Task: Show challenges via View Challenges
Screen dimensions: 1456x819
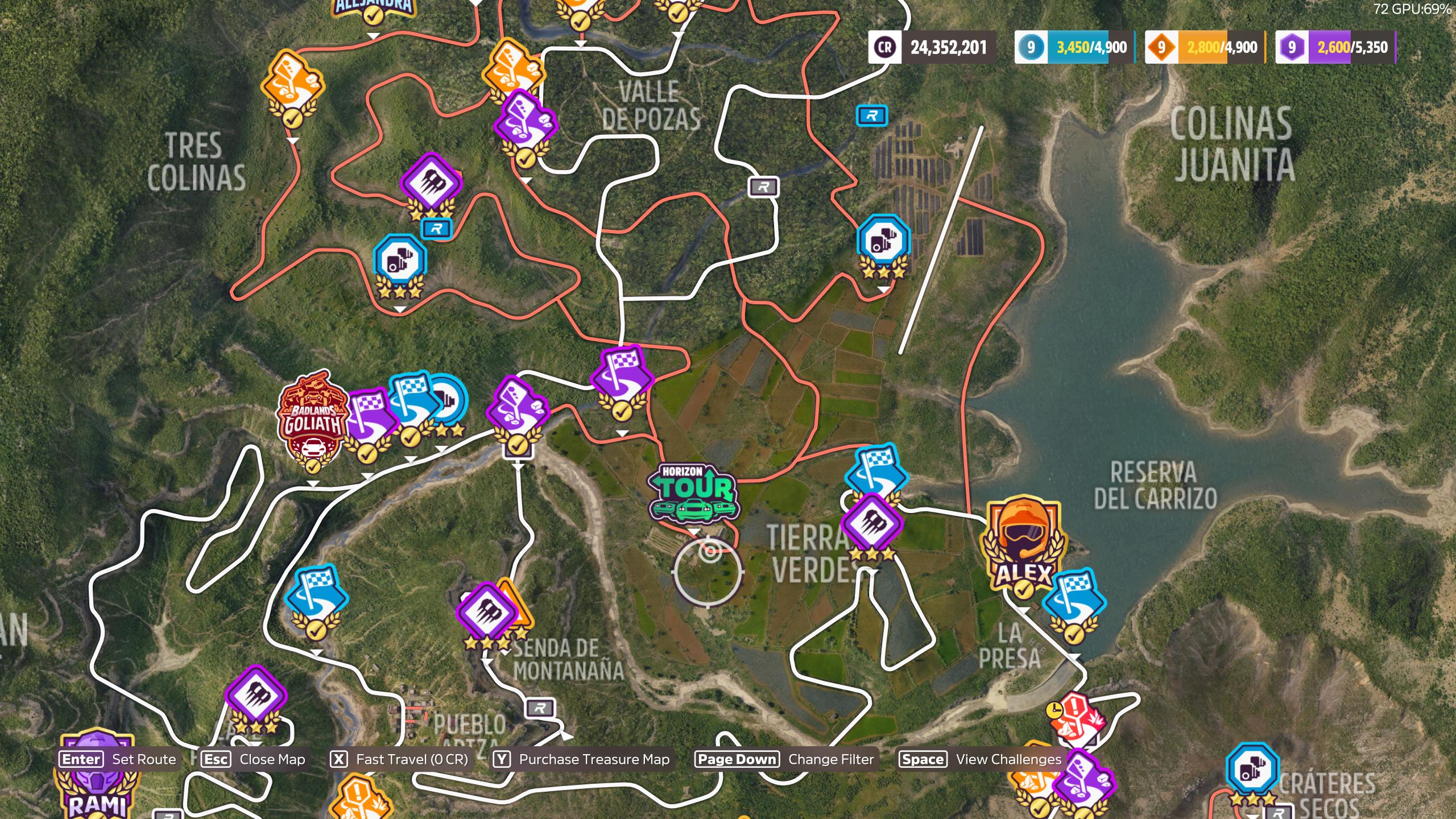Action: coord(981,759)
